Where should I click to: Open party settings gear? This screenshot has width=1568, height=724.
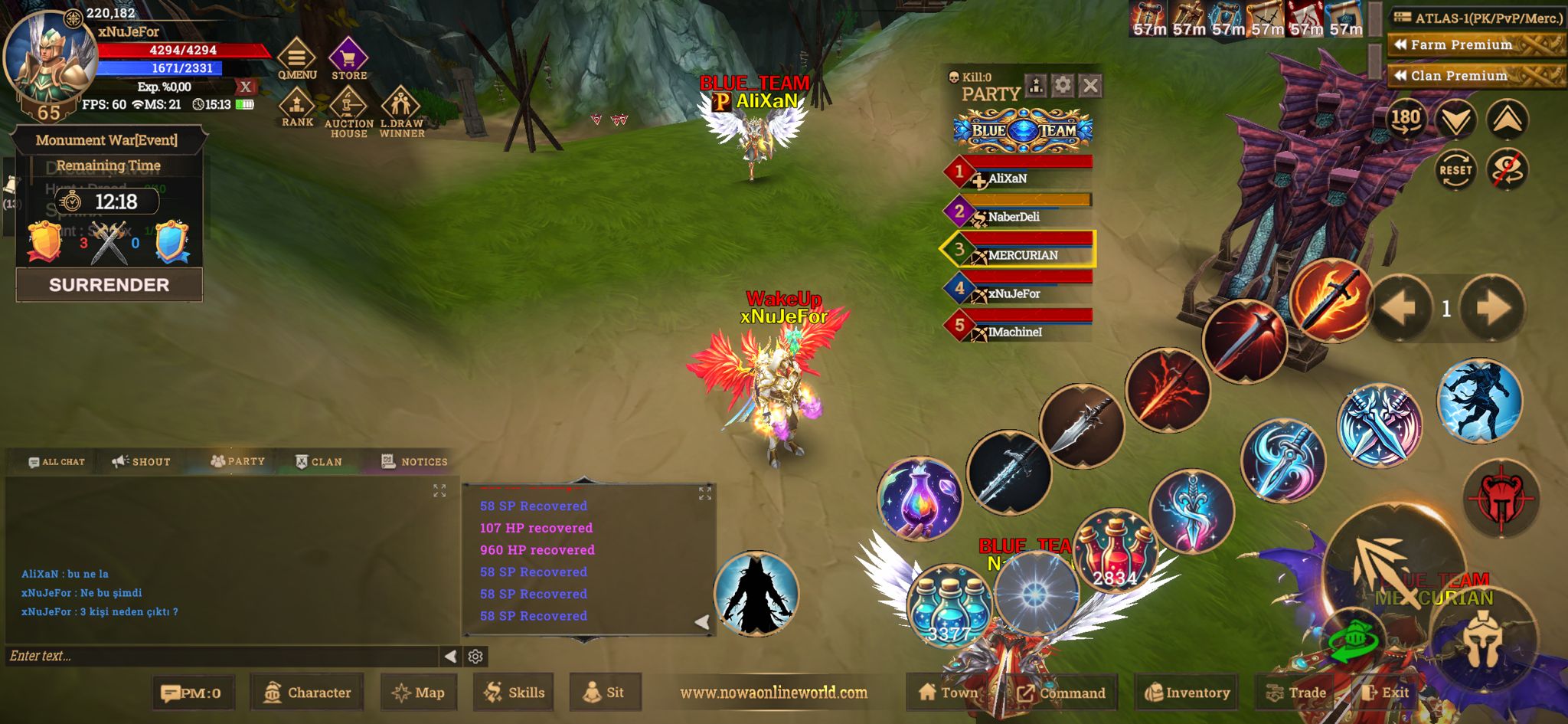tap(1063, 85)
